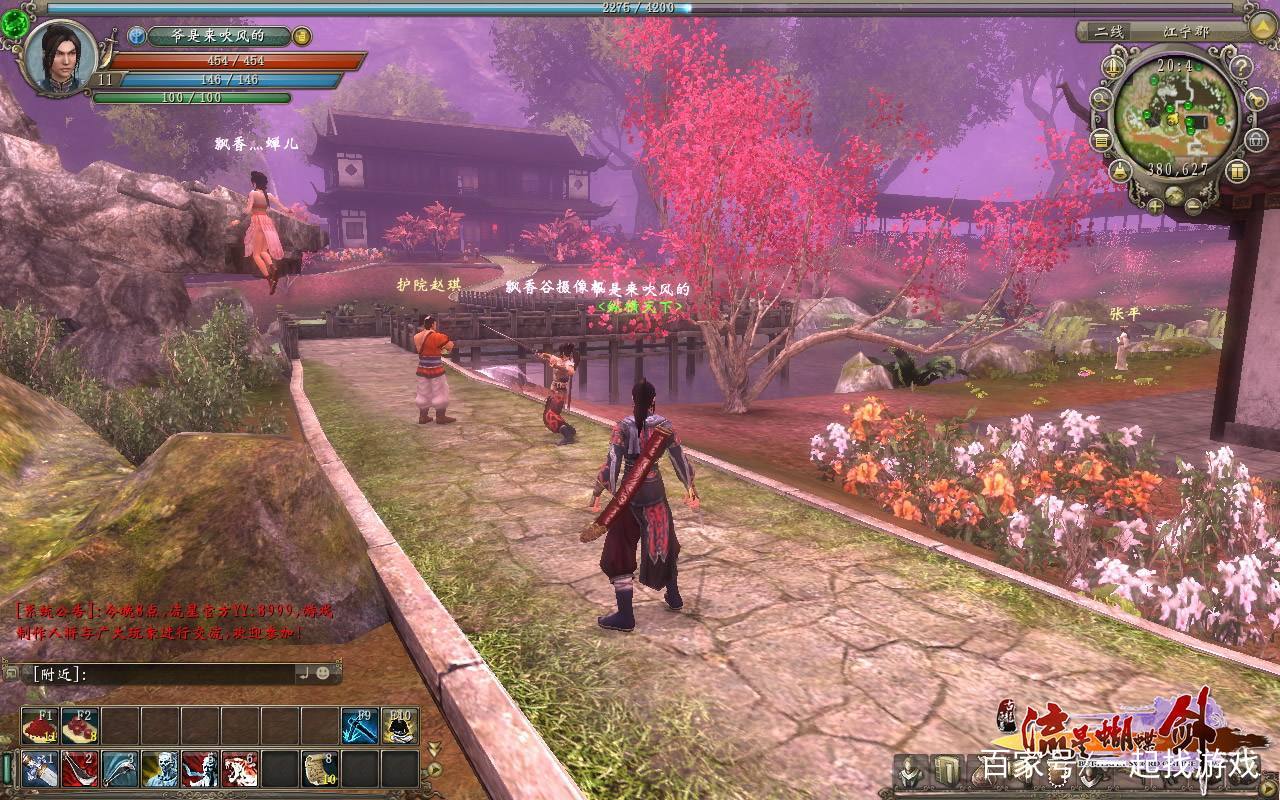Trigger the sword skill in slot 1
1280x800 pixels.
[40, 769]
